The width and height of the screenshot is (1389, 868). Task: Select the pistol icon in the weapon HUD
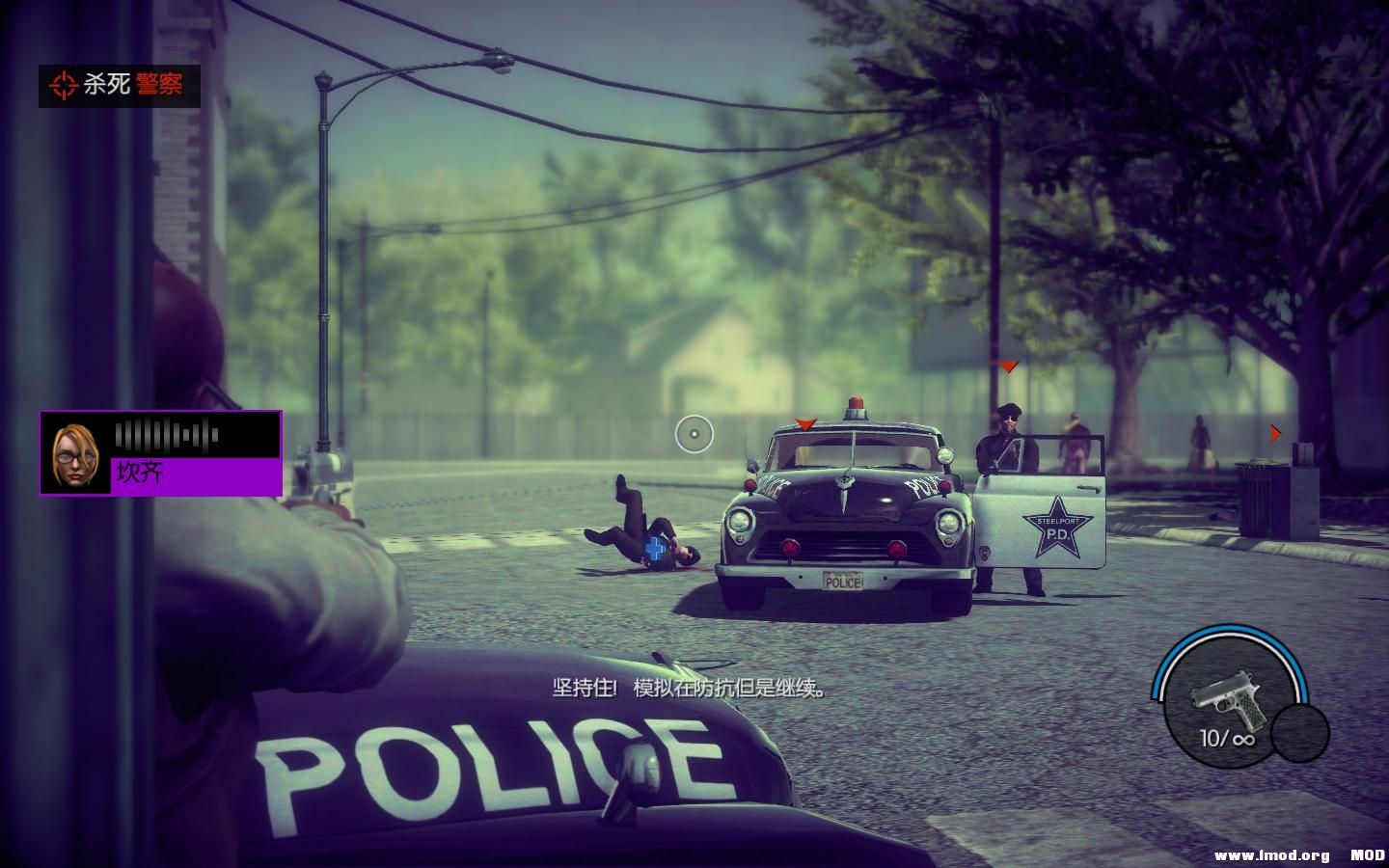pos(1228,696)
